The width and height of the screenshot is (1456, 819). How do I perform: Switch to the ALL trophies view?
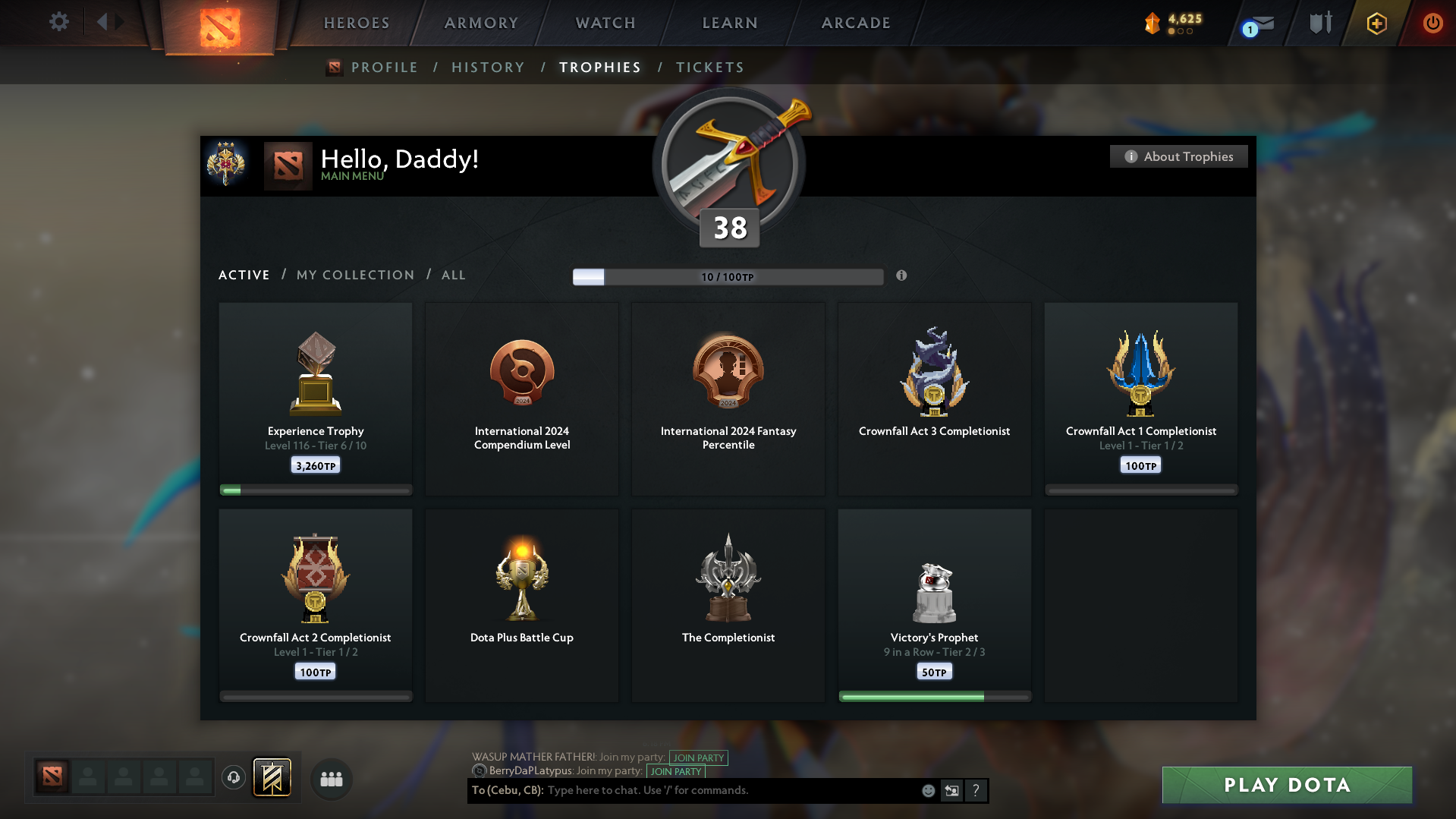click(453, 275)
